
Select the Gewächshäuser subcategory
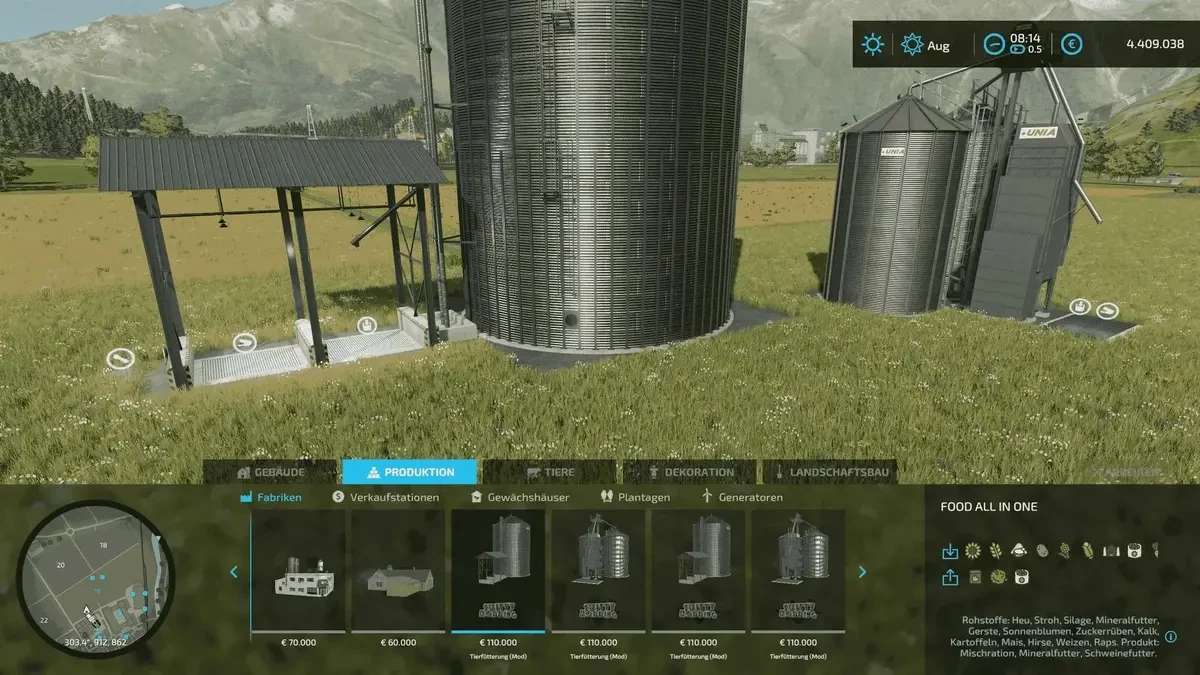[x=520, y=497]
